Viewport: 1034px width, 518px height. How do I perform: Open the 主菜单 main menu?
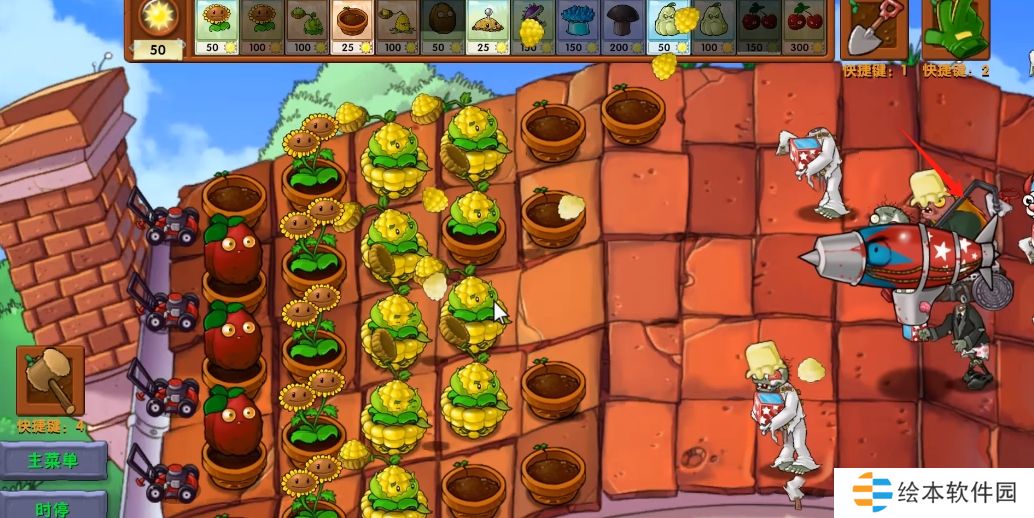pyautogui.click(x=53, y=461)
